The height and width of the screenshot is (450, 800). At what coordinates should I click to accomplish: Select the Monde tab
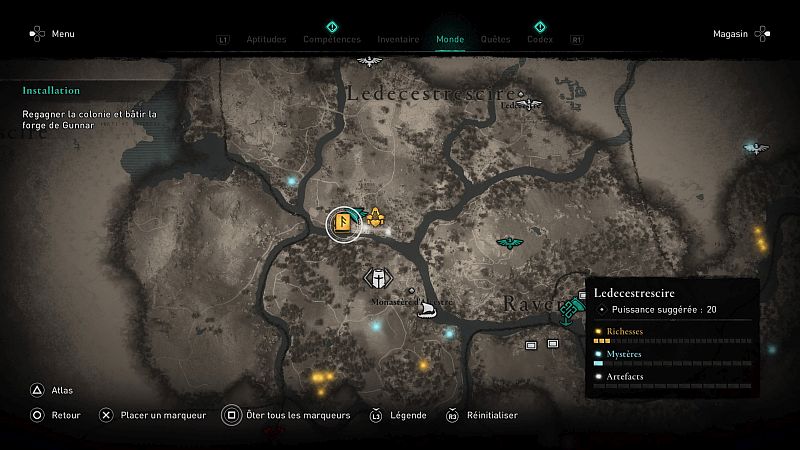coord(450,40)
